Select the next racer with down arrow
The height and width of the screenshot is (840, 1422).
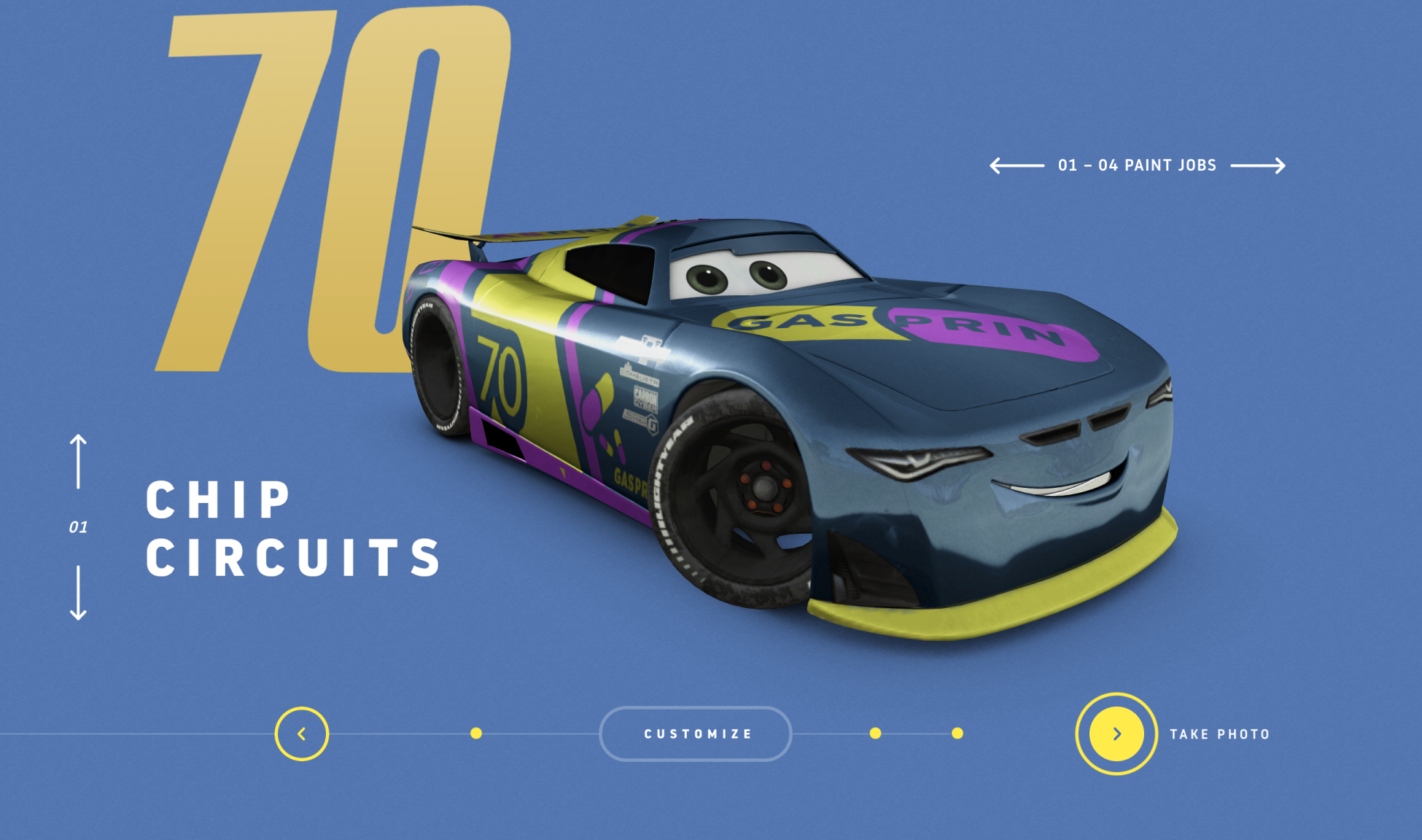pos(78,592)
